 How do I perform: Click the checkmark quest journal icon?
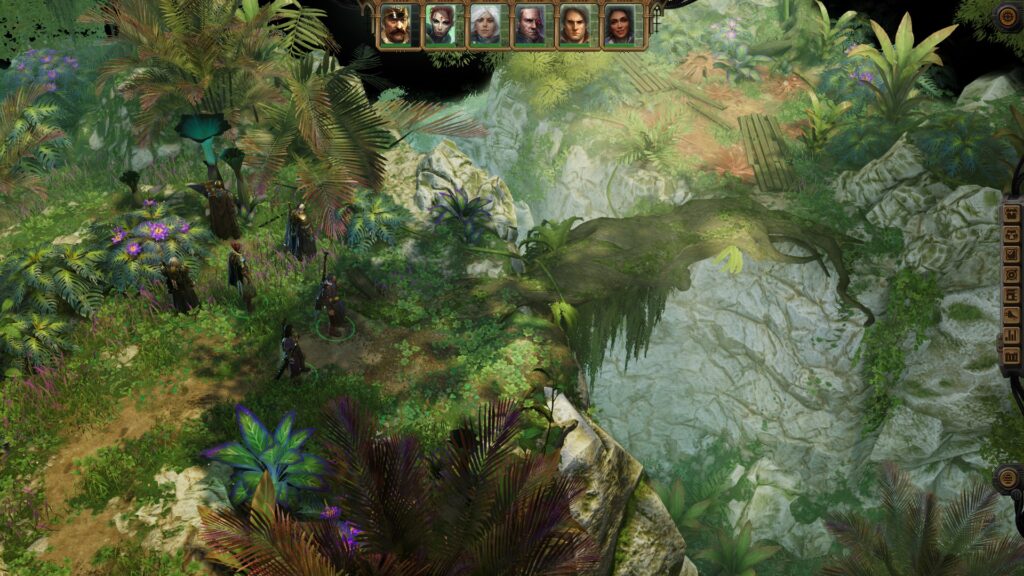1011,253
